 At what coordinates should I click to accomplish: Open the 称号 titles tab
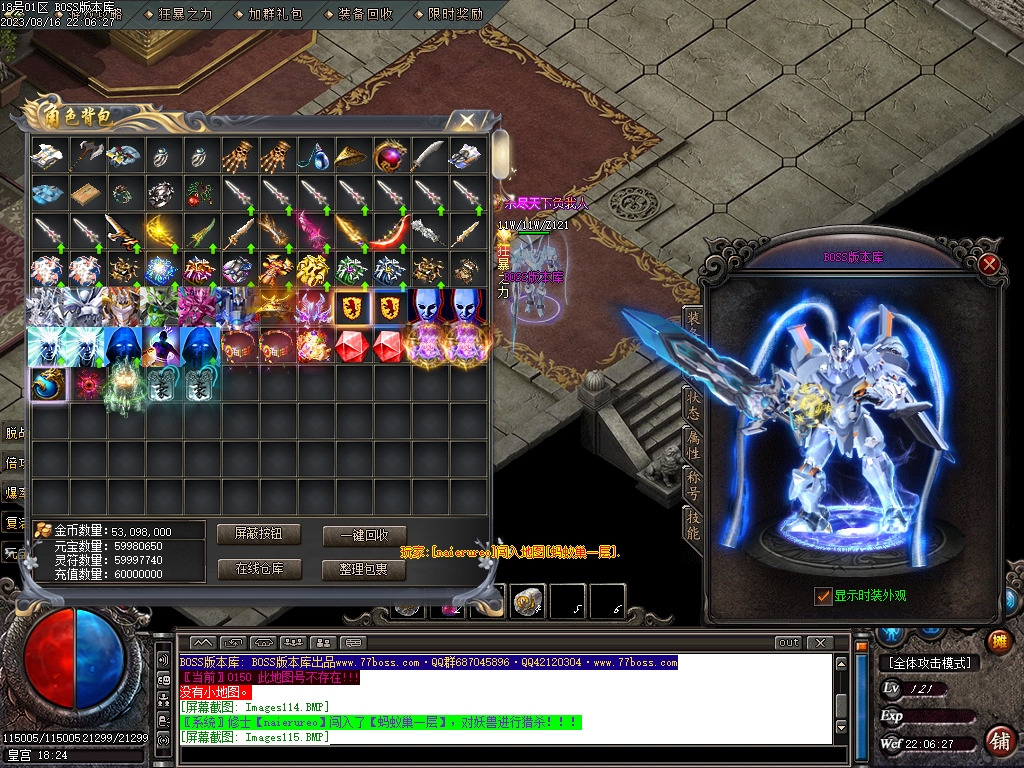[692, 485]
